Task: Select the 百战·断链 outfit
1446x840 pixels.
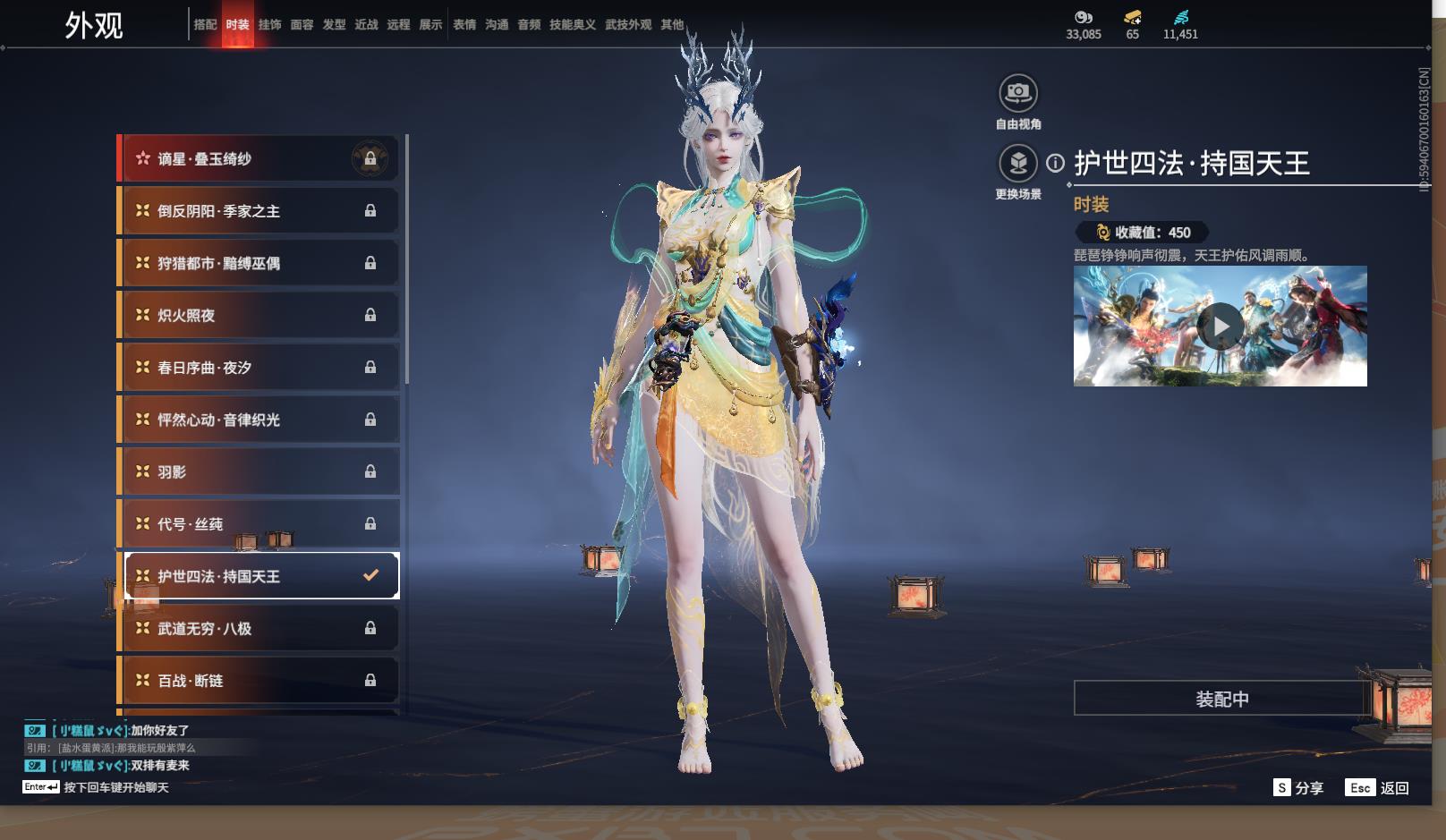Action: pyautogui.click(x=259, y=681)
